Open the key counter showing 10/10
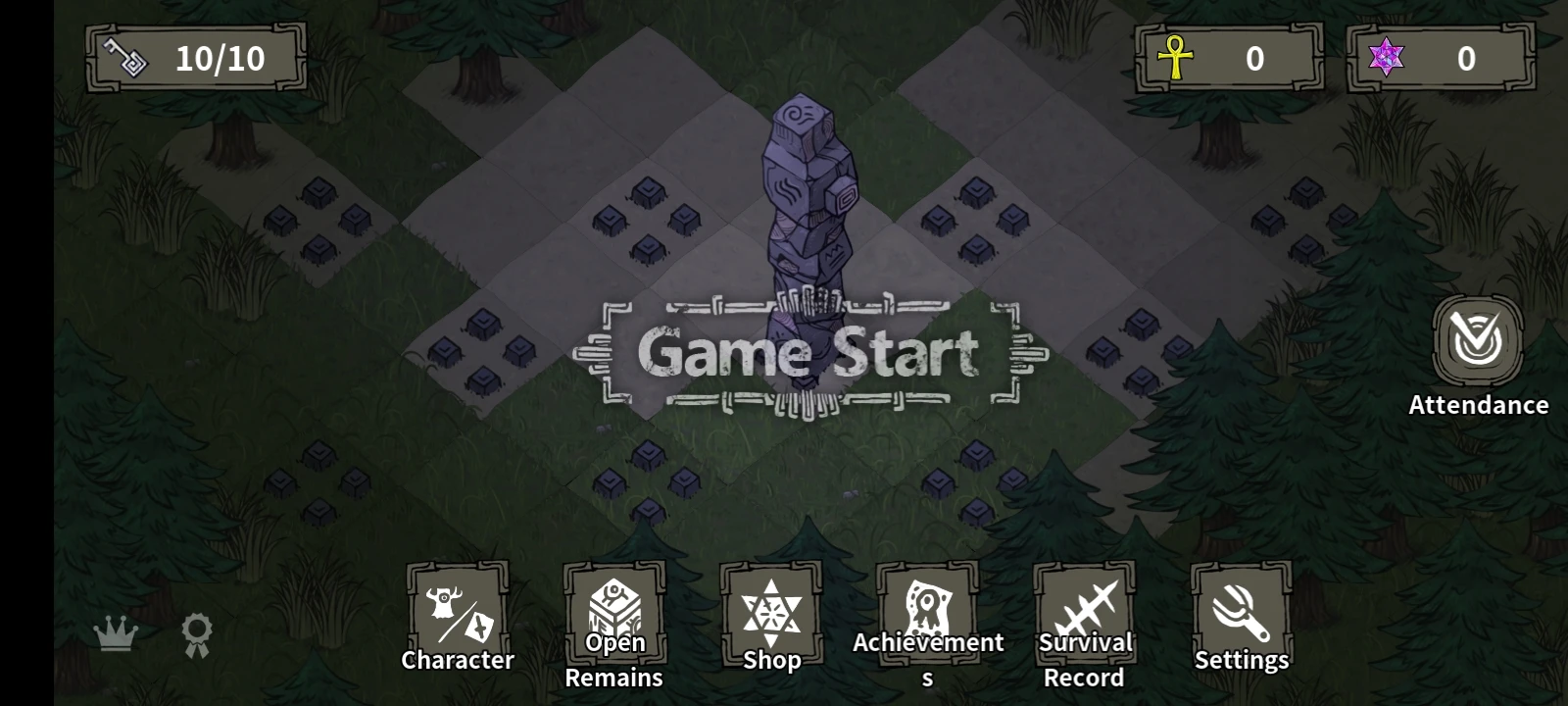This screenshot has height=706, width=1568. [x=196, y=57]
